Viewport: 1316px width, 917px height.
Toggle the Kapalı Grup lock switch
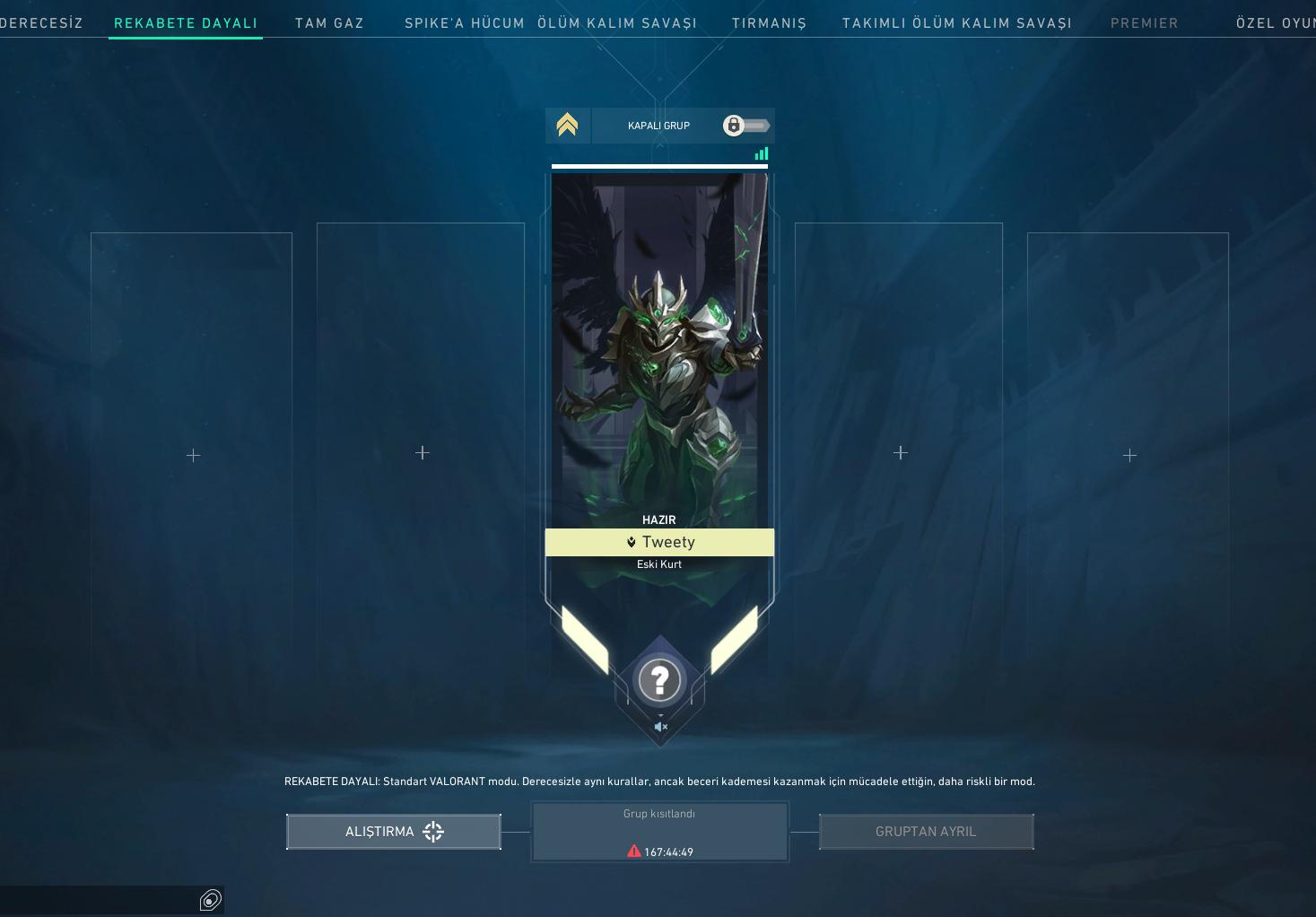(745, 126)
